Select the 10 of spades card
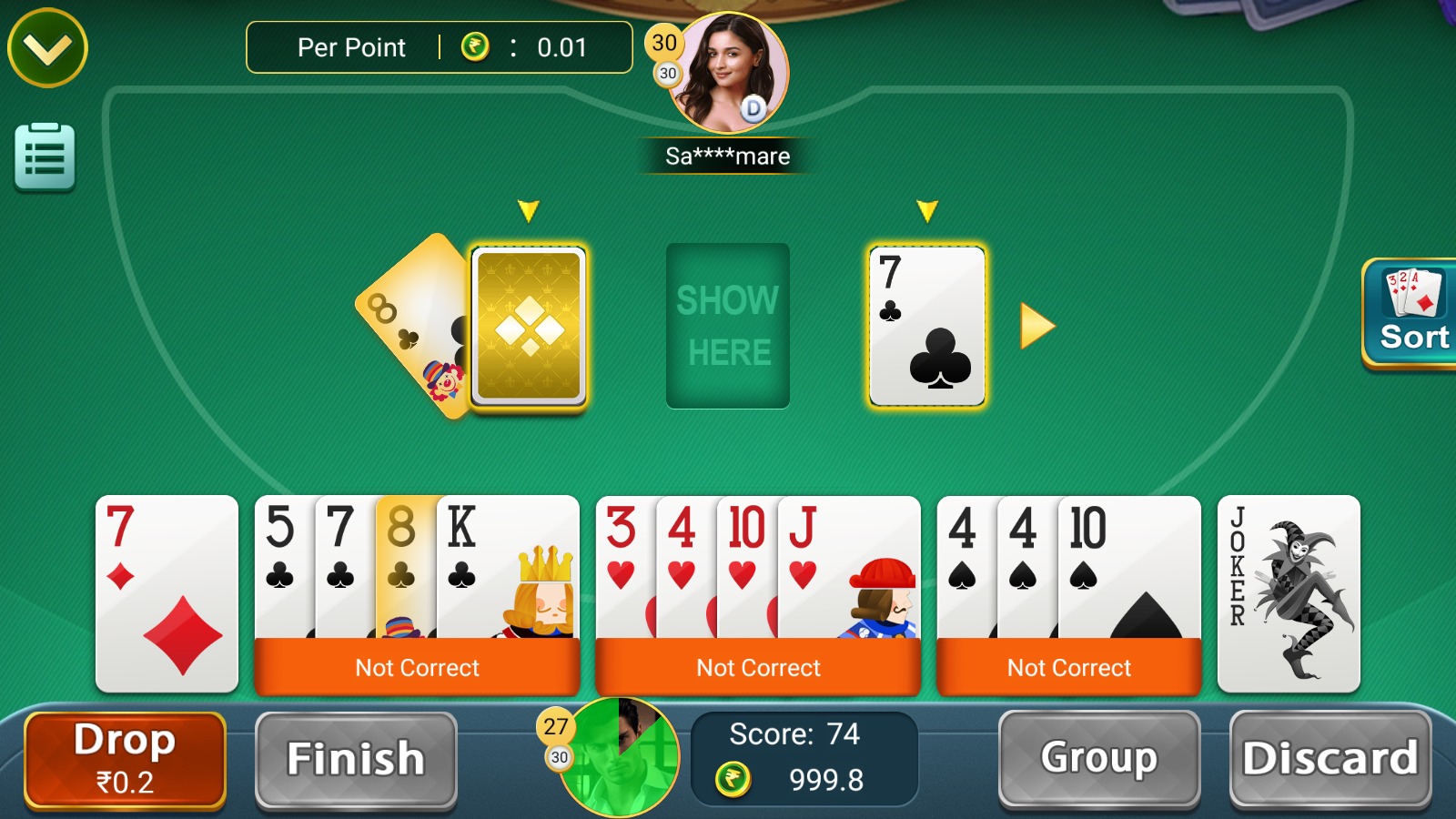This screenshot has height=819, width=1456. (x=1128, y=564)
